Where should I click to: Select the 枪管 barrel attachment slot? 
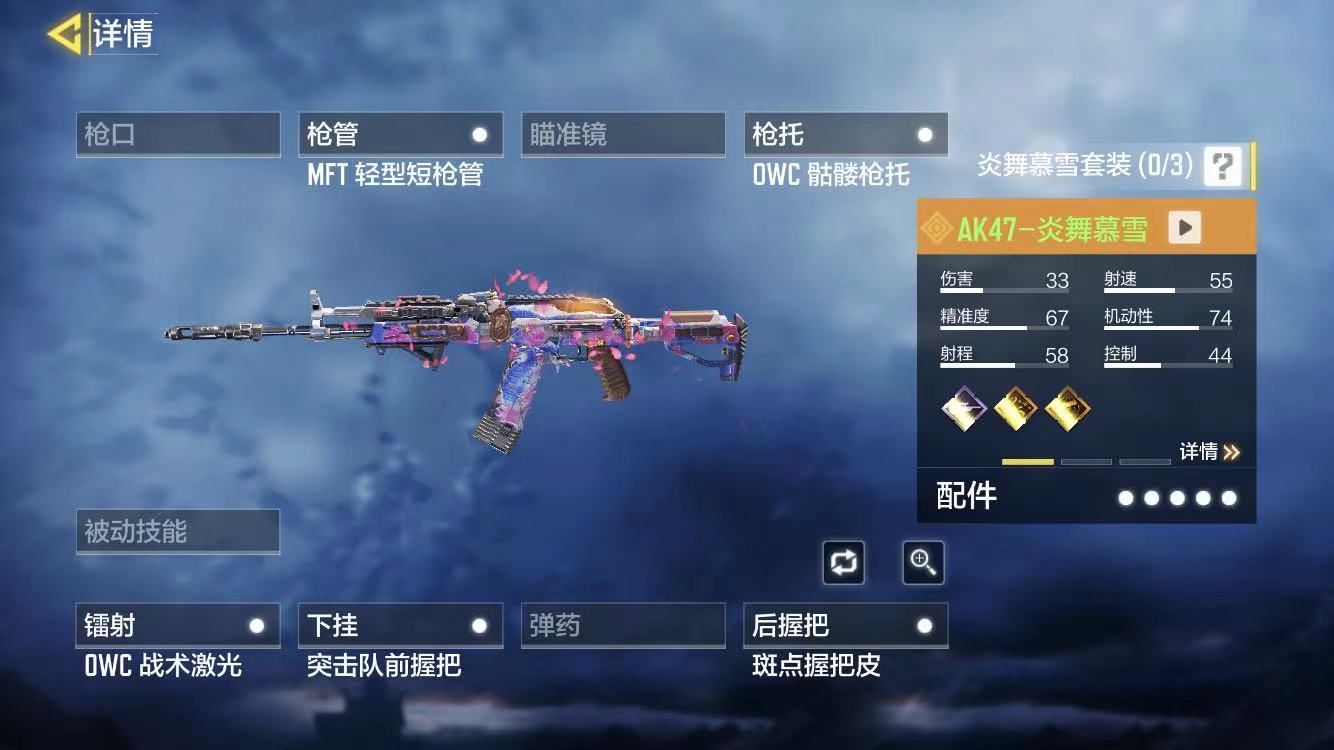pyautogui.click(x=400, y=135)
